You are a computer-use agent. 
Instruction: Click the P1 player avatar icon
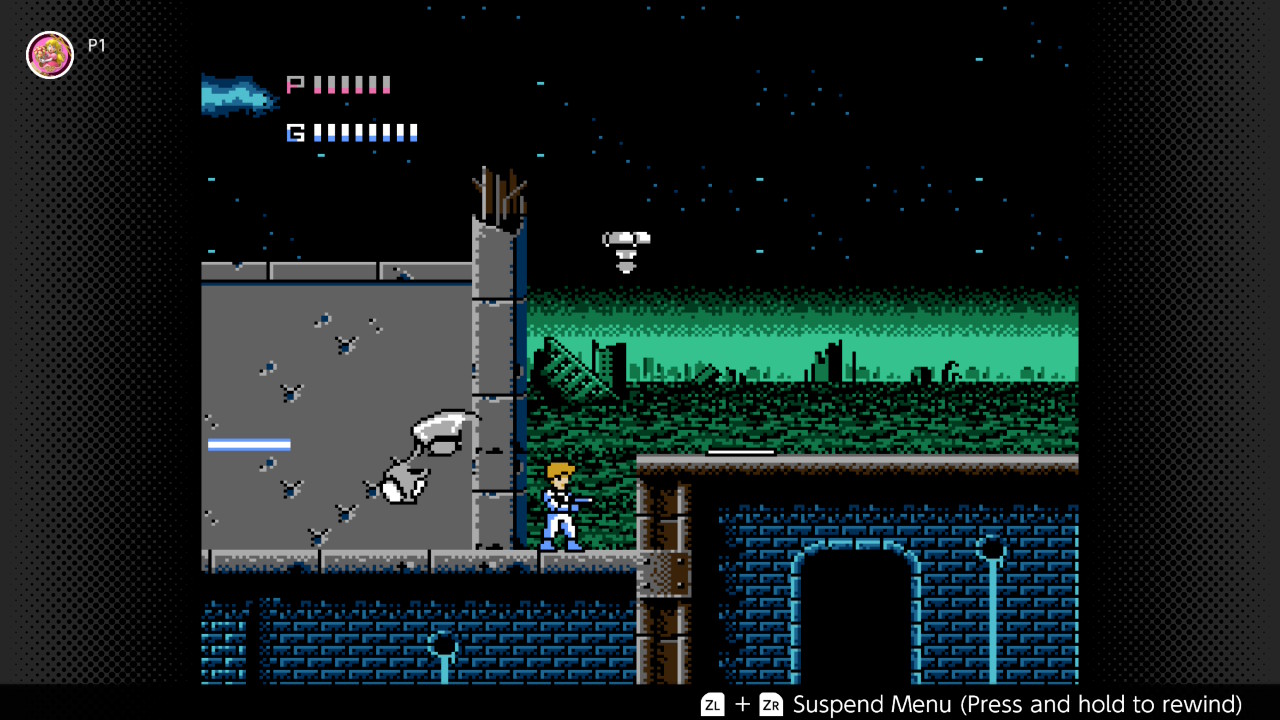pyautogui.click(x=50, y=55)
